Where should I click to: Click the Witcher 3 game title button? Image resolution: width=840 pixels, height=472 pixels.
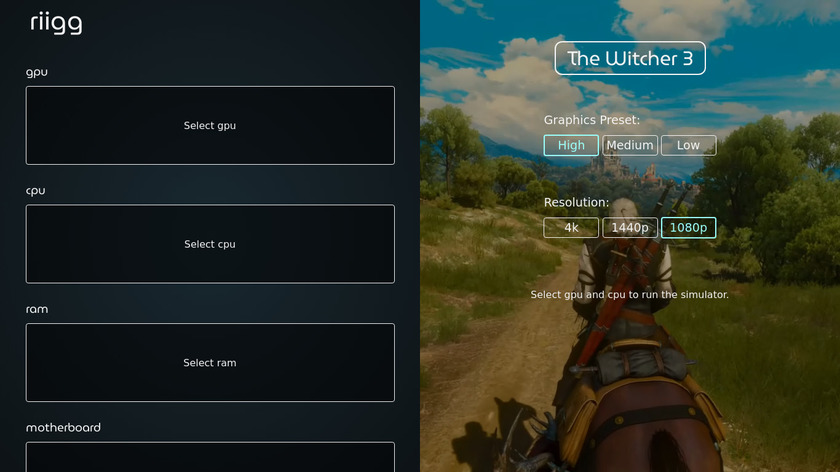(630, 58)
